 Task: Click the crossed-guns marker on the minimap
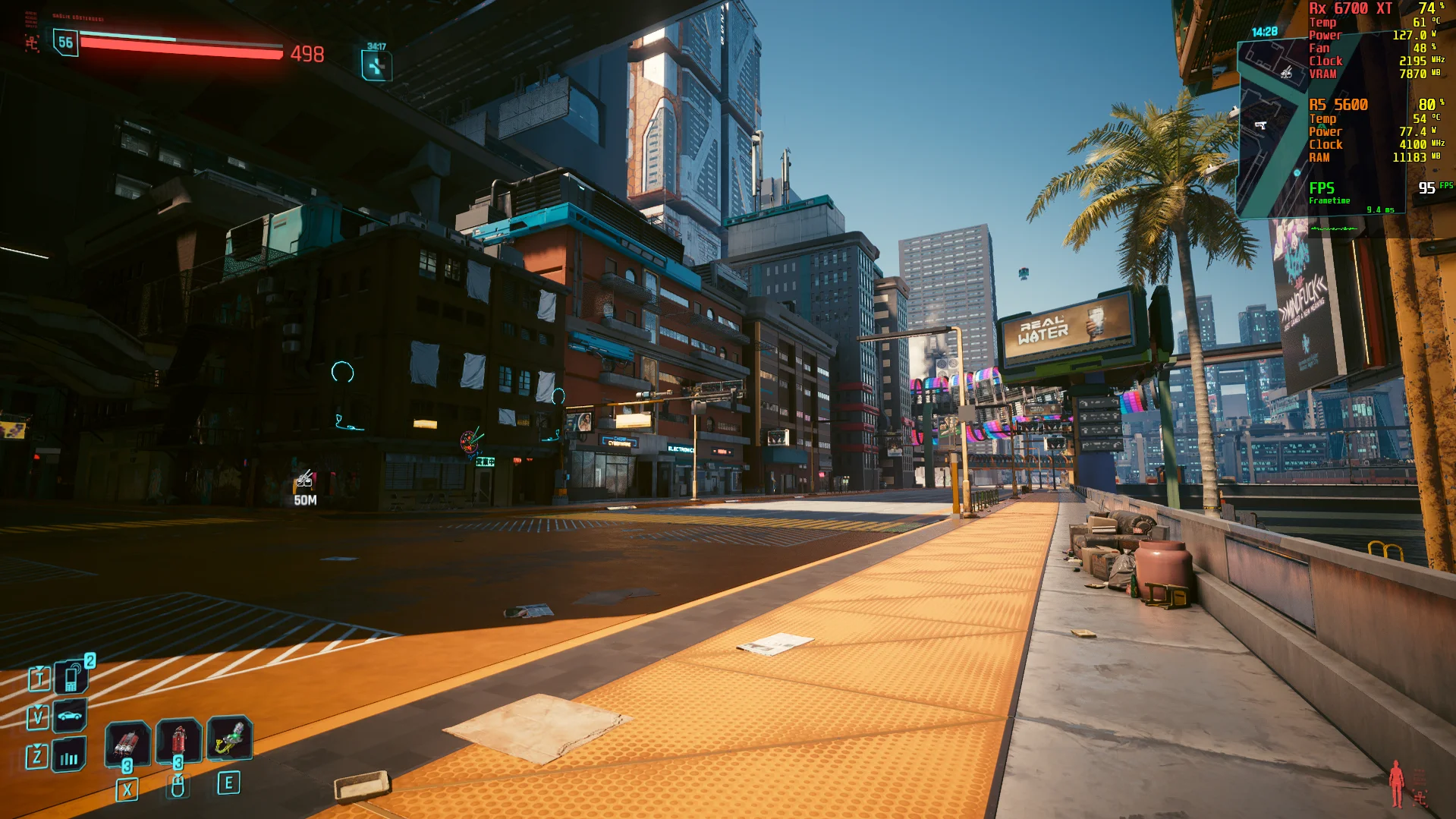tap(1286, 73)
